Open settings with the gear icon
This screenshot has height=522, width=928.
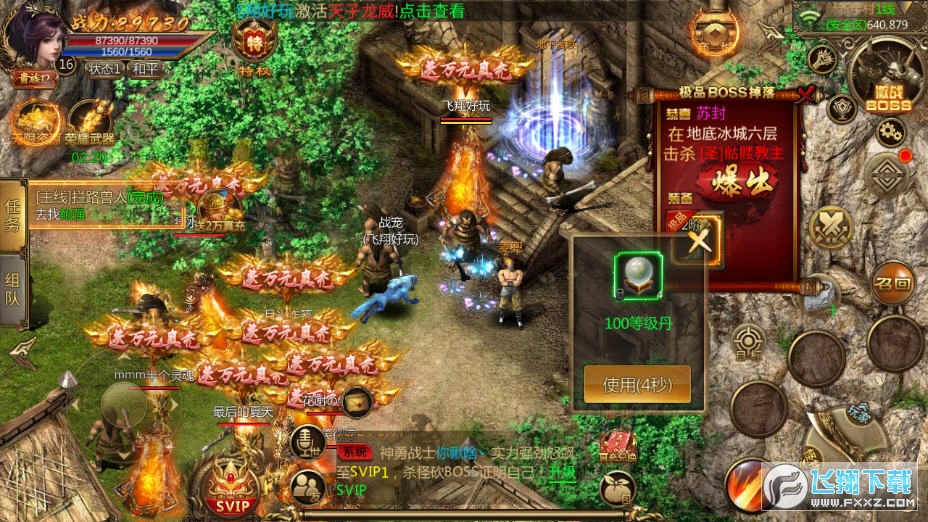tap(889, 131)
